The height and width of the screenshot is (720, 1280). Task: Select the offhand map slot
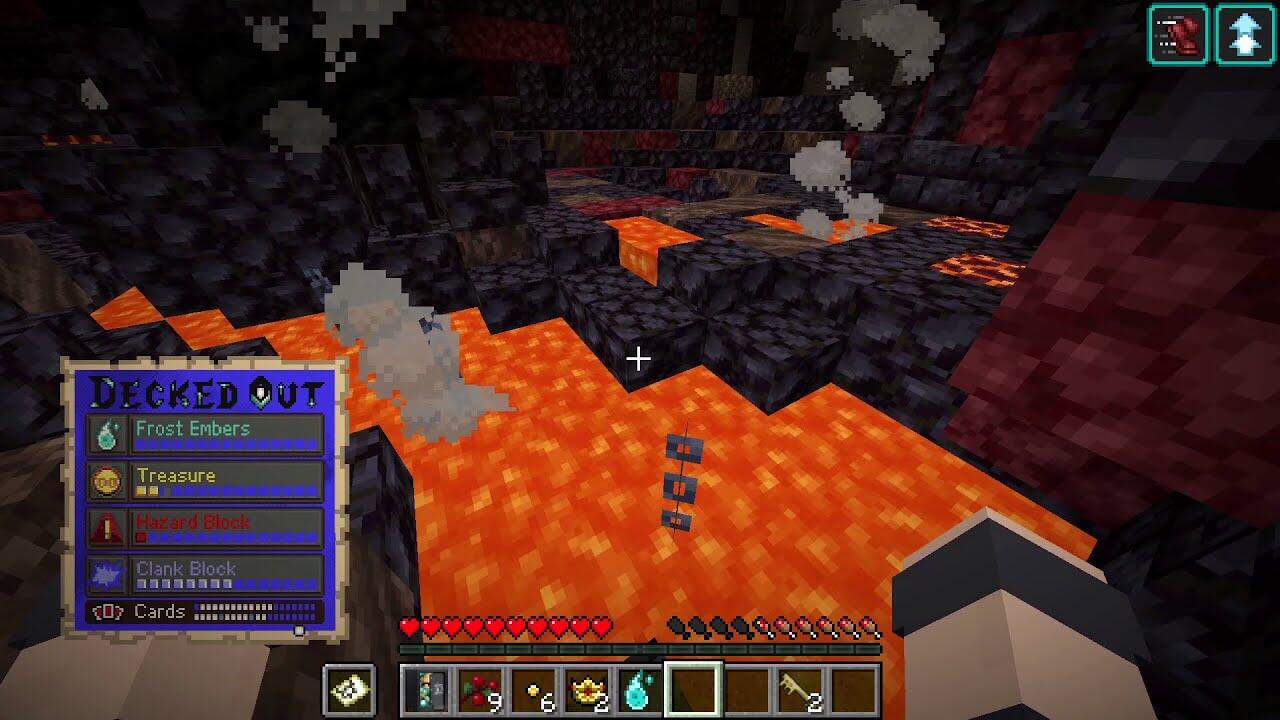pyautogui.click(x=350, y=690)
